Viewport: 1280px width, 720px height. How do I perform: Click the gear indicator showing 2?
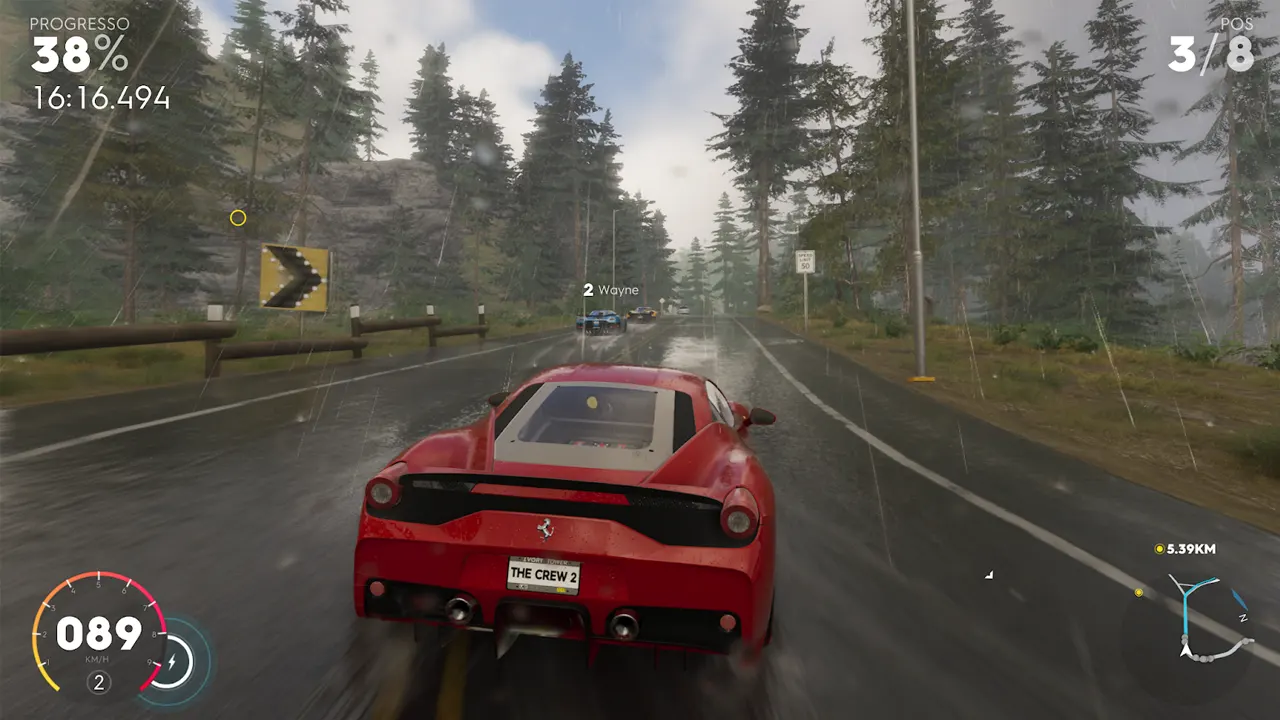tap(99, 681)
